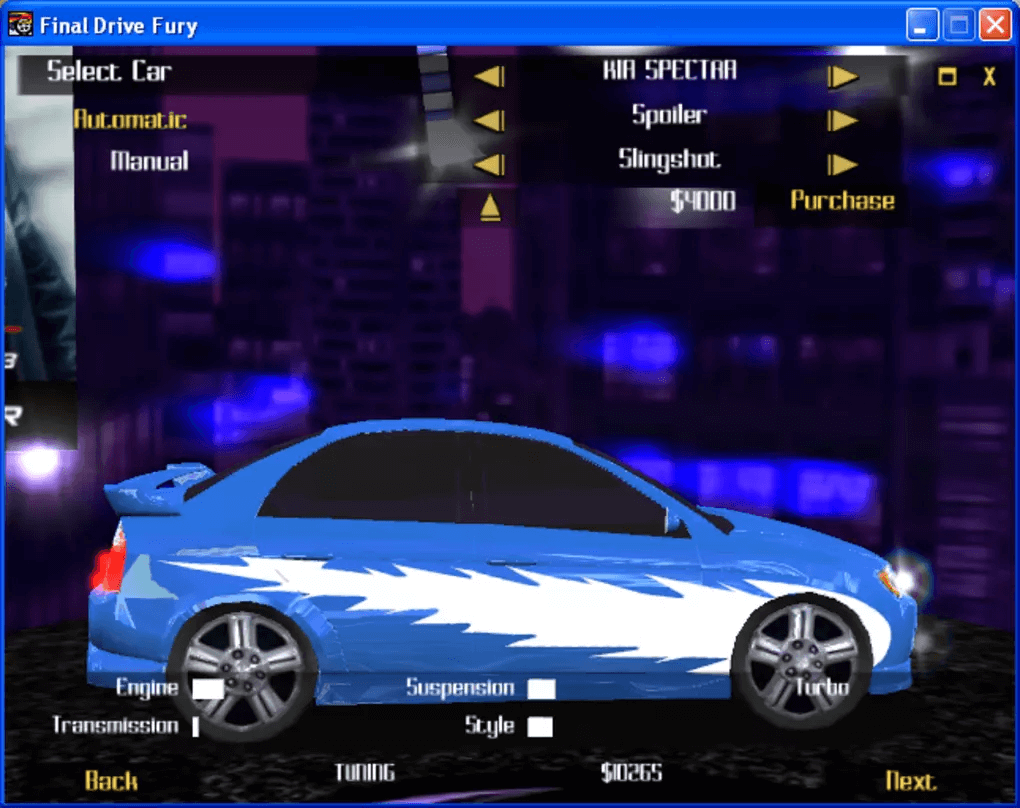Go Back to the previous screen
The width and height of the screenshot is (1020, 808).
[111, 780]
